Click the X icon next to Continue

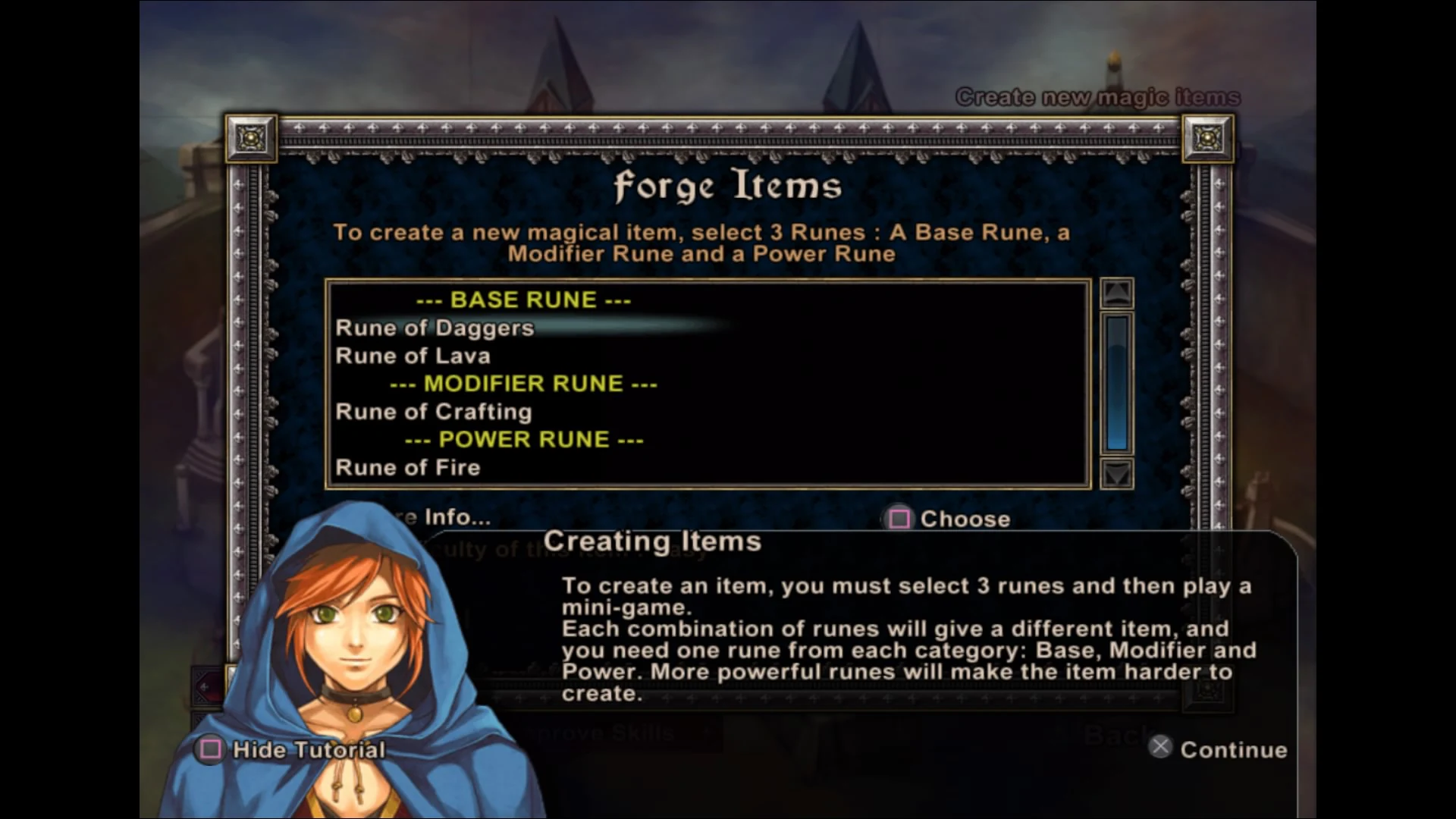click(1160, 746)
